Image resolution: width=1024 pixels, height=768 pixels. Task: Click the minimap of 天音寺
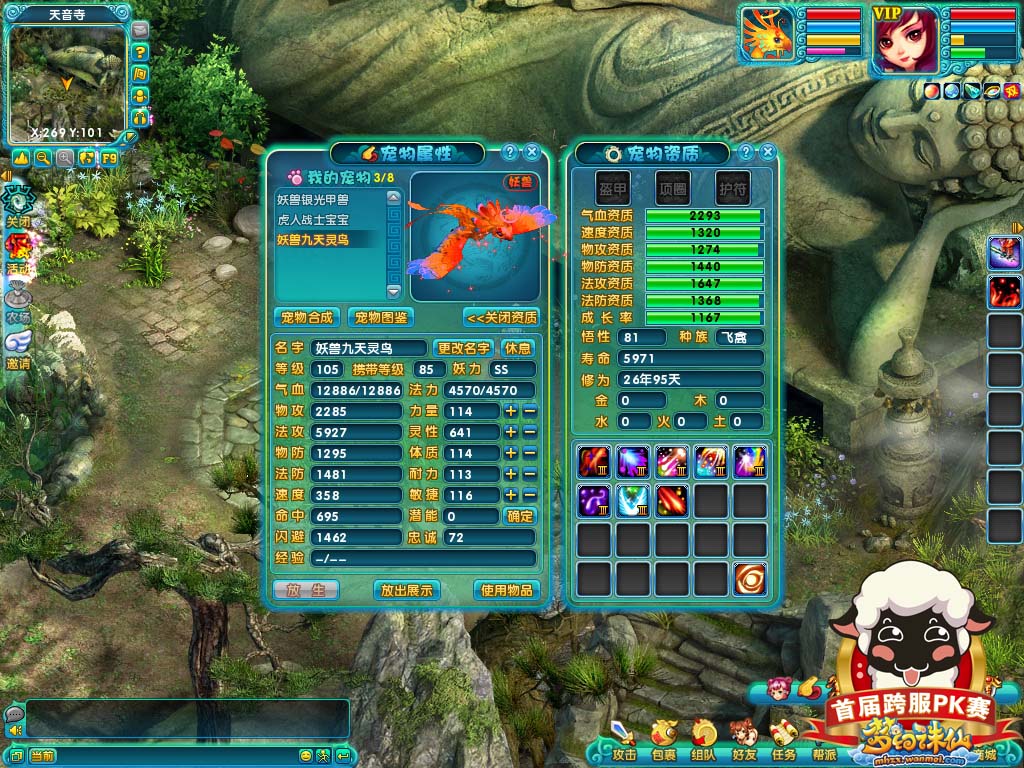click(68, 82)
